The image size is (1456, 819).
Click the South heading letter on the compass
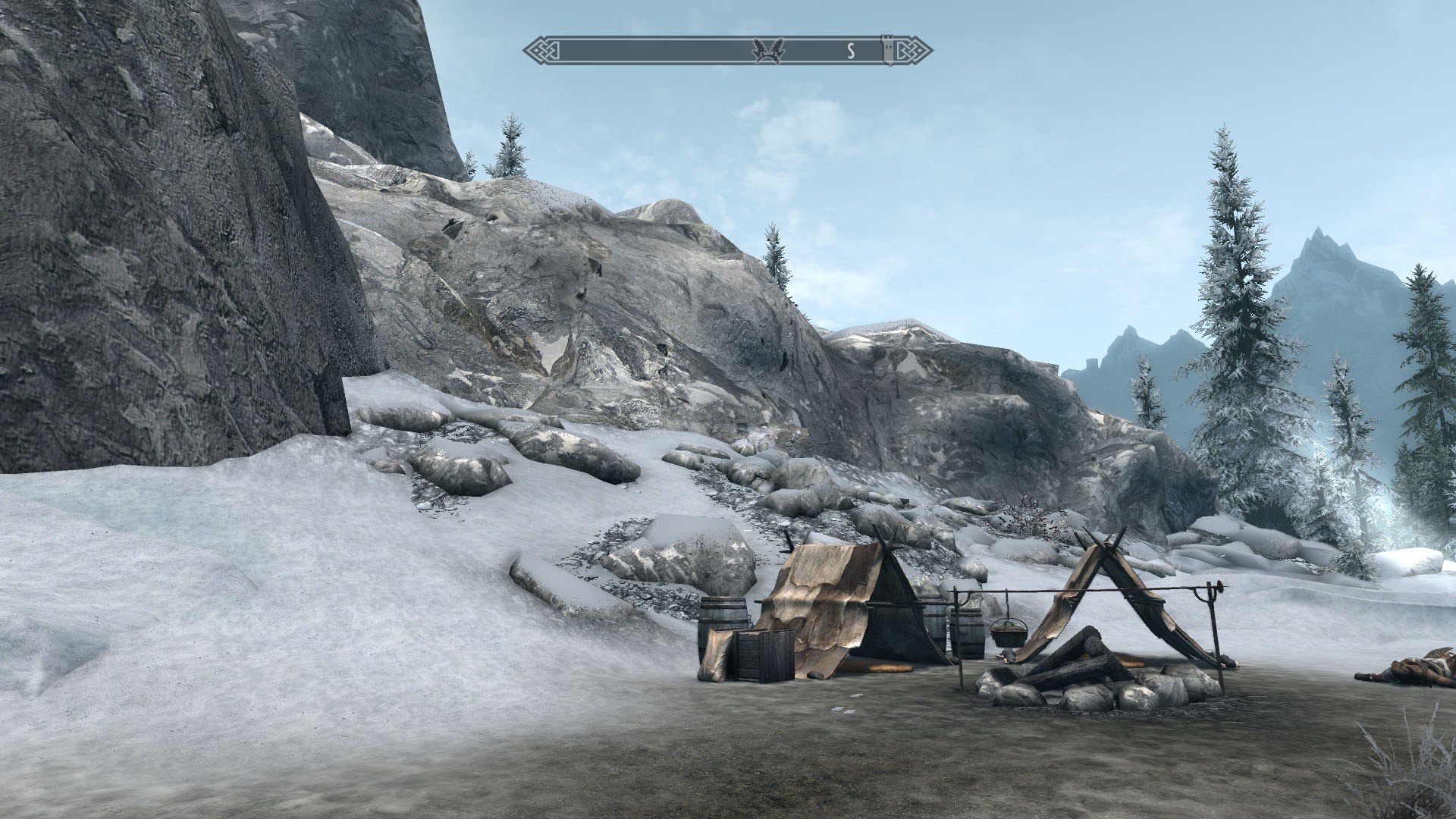coord(851,51)
